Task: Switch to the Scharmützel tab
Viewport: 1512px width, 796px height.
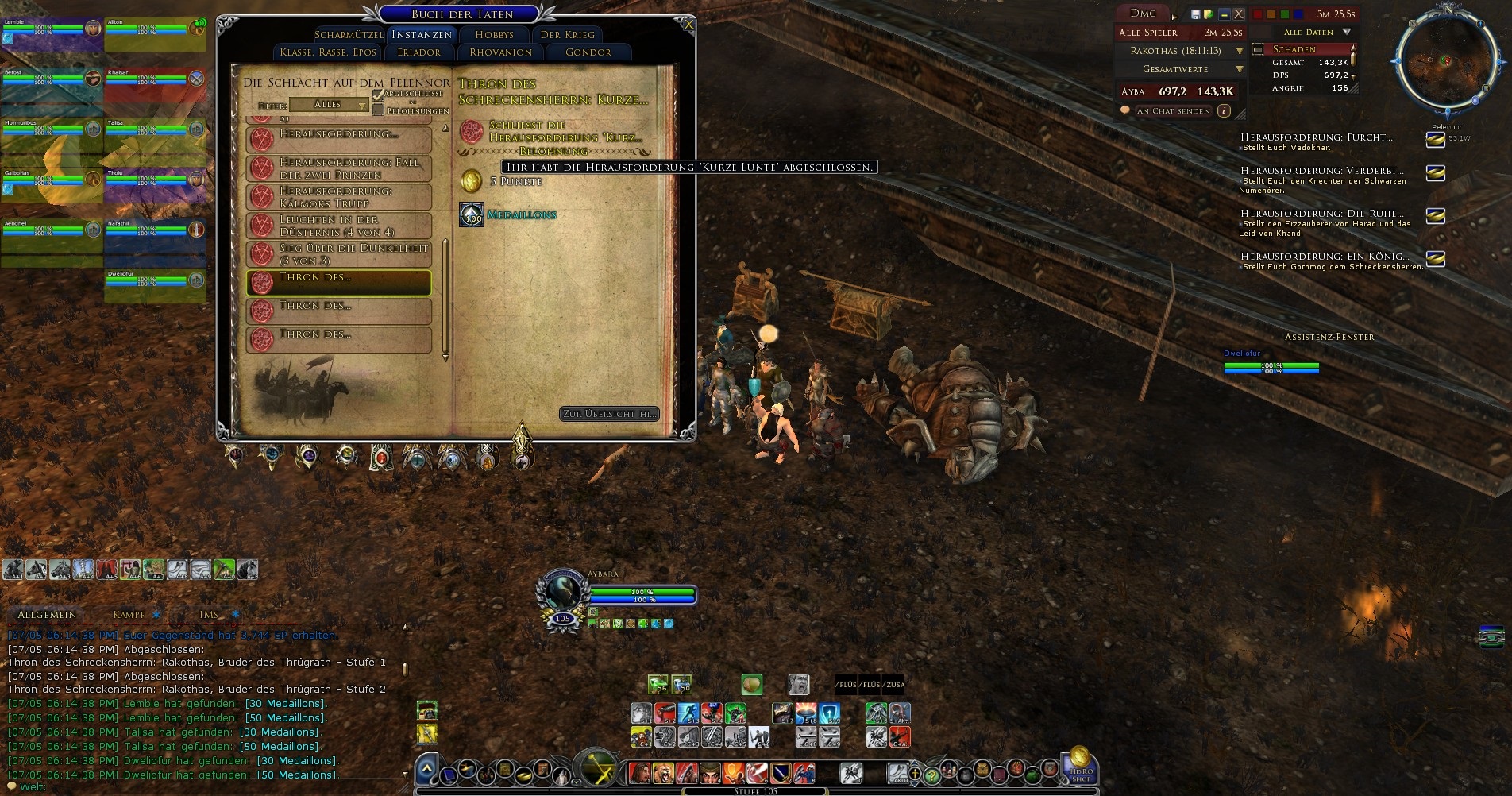Action: tap(349, 35)
